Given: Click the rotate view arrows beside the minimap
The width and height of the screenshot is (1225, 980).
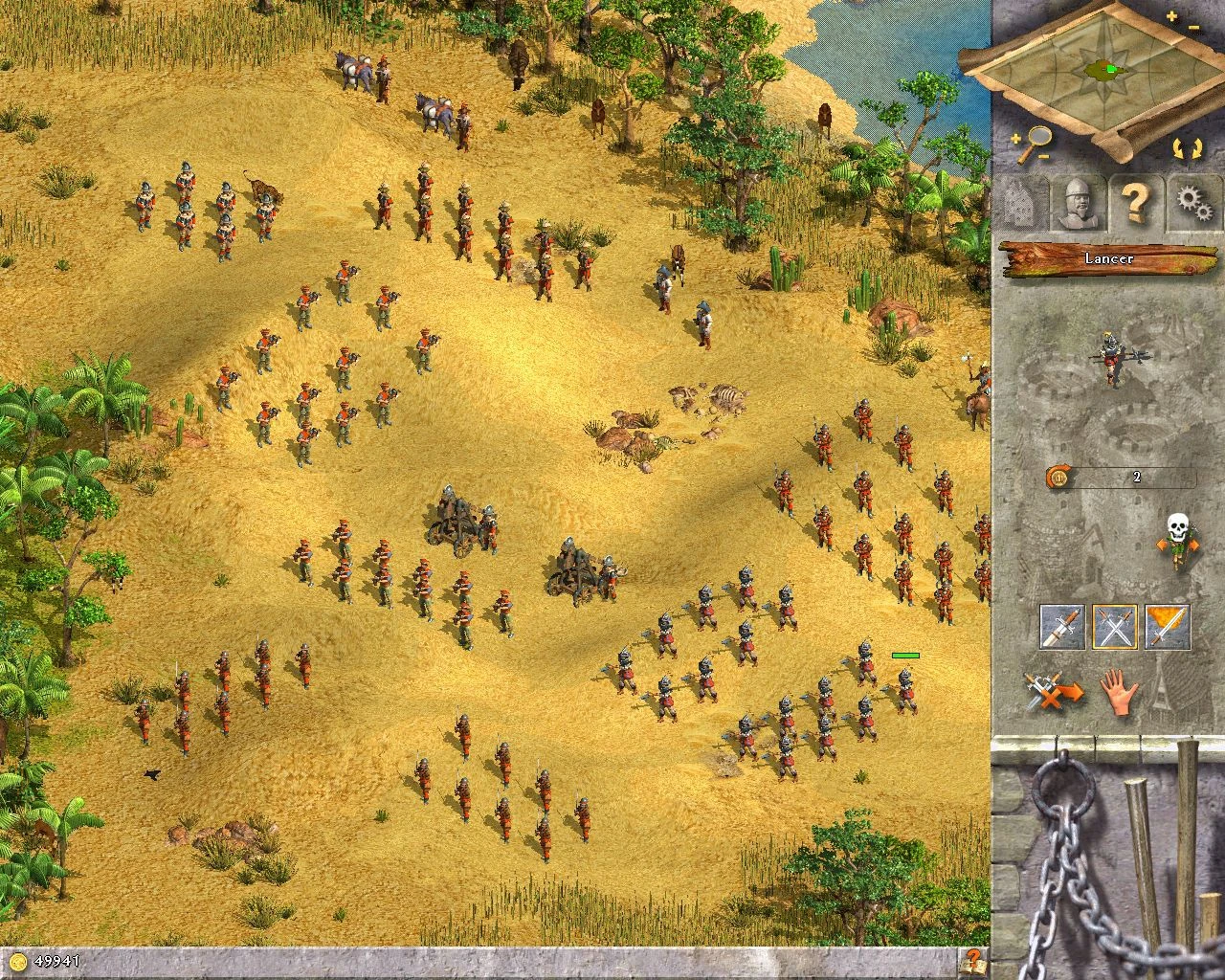Looking at the screenshot, I should [1186, 147].
